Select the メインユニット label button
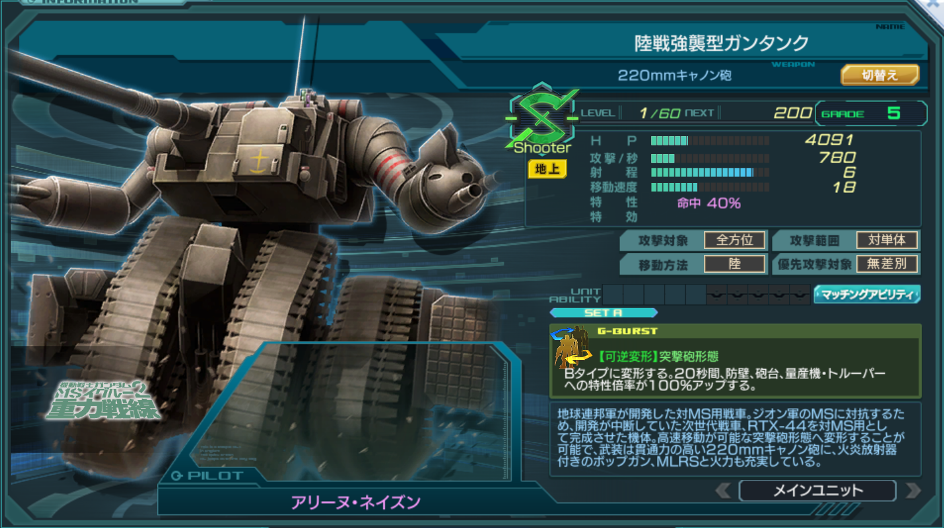 point(817,490)
